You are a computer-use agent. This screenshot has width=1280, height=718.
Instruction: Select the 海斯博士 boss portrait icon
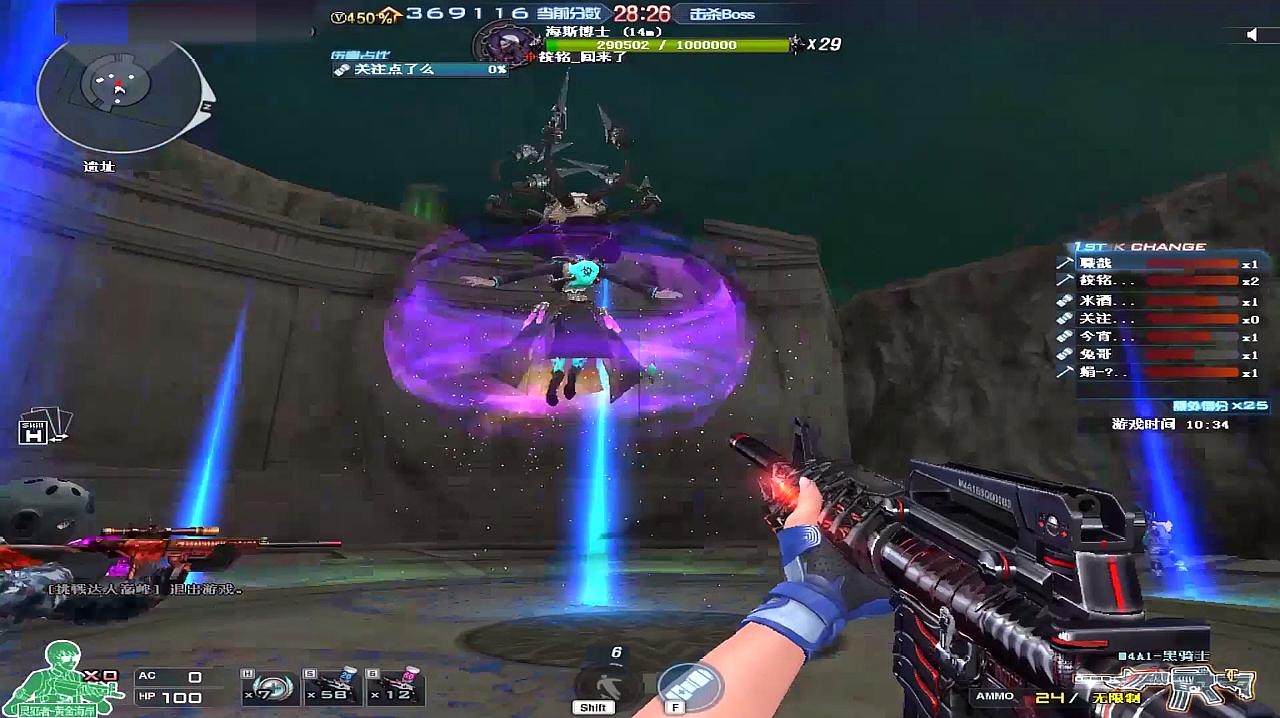(x=499, y=45)
